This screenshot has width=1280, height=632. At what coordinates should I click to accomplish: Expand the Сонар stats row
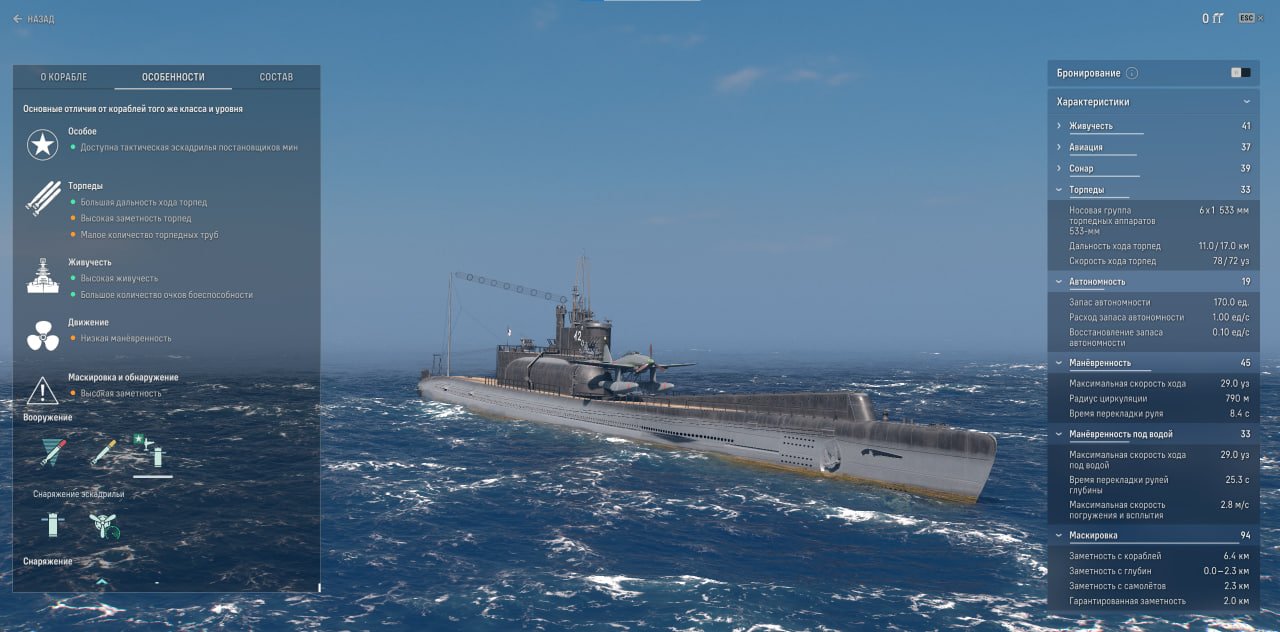(x=1081, y=168)
